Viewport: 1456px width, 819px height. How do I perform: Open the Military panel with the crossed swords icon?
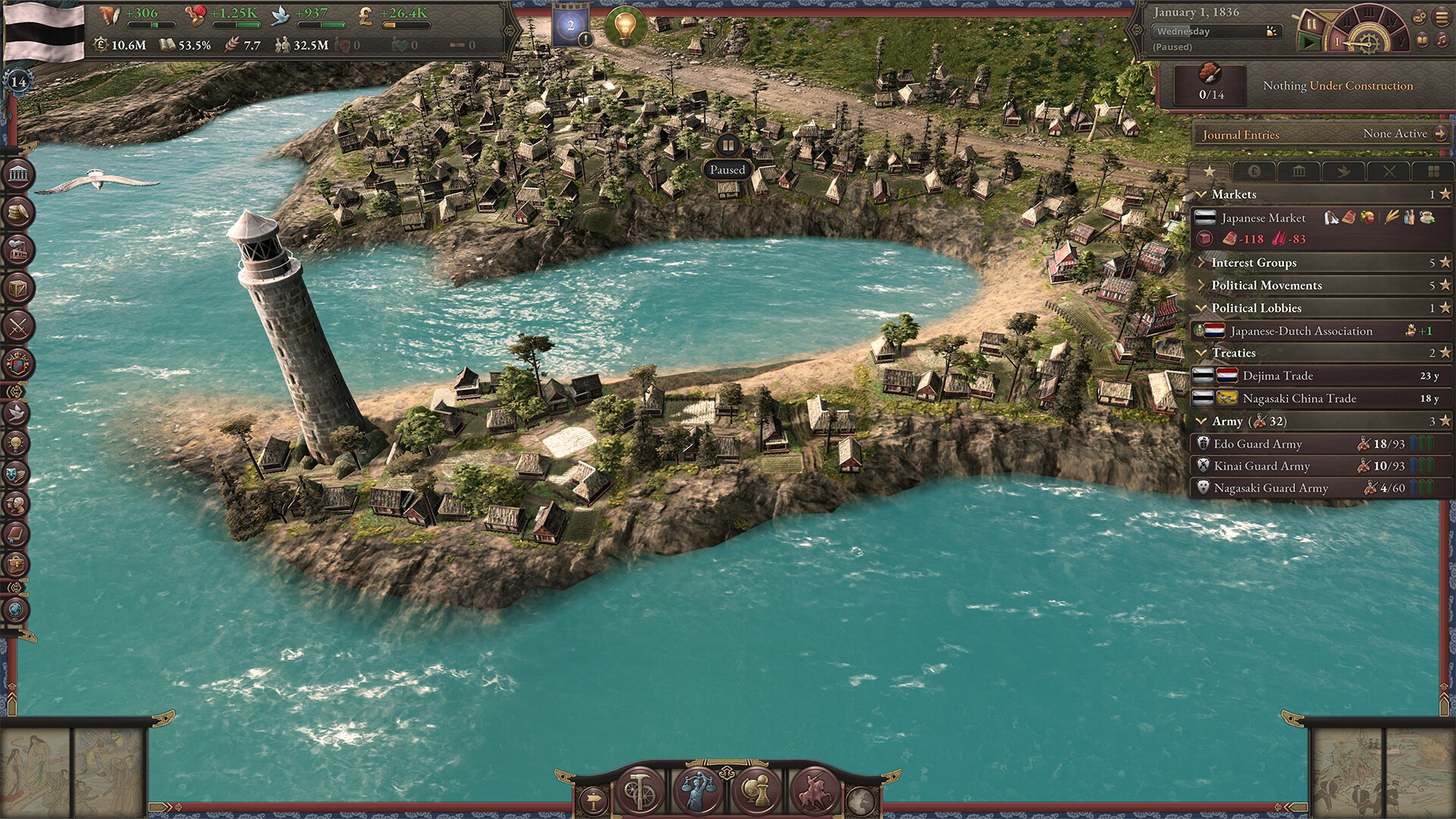(x=18, y=327)
